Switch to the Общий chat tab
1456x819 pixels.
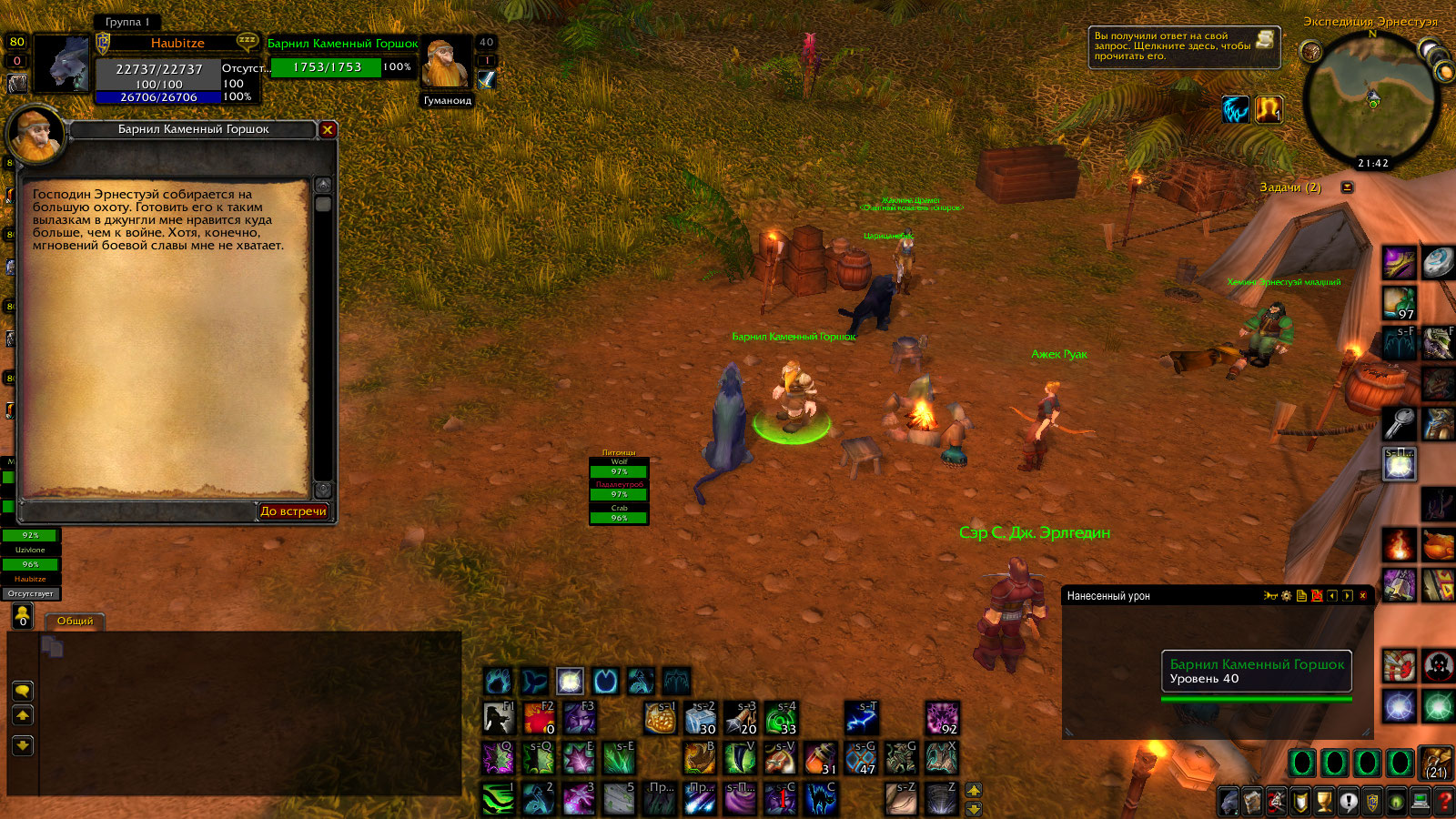pyautogui.click(x=75, y=622)
